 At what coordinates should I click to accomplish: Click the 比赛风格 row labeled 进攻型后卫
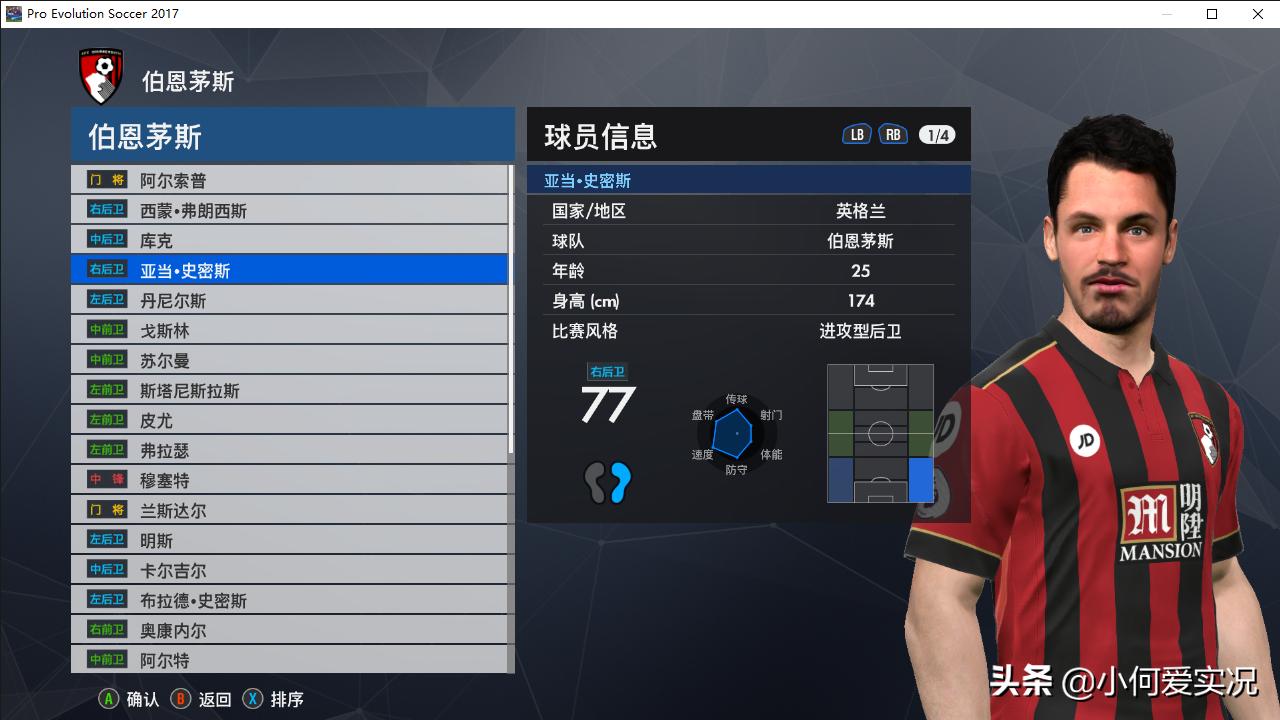748,331
